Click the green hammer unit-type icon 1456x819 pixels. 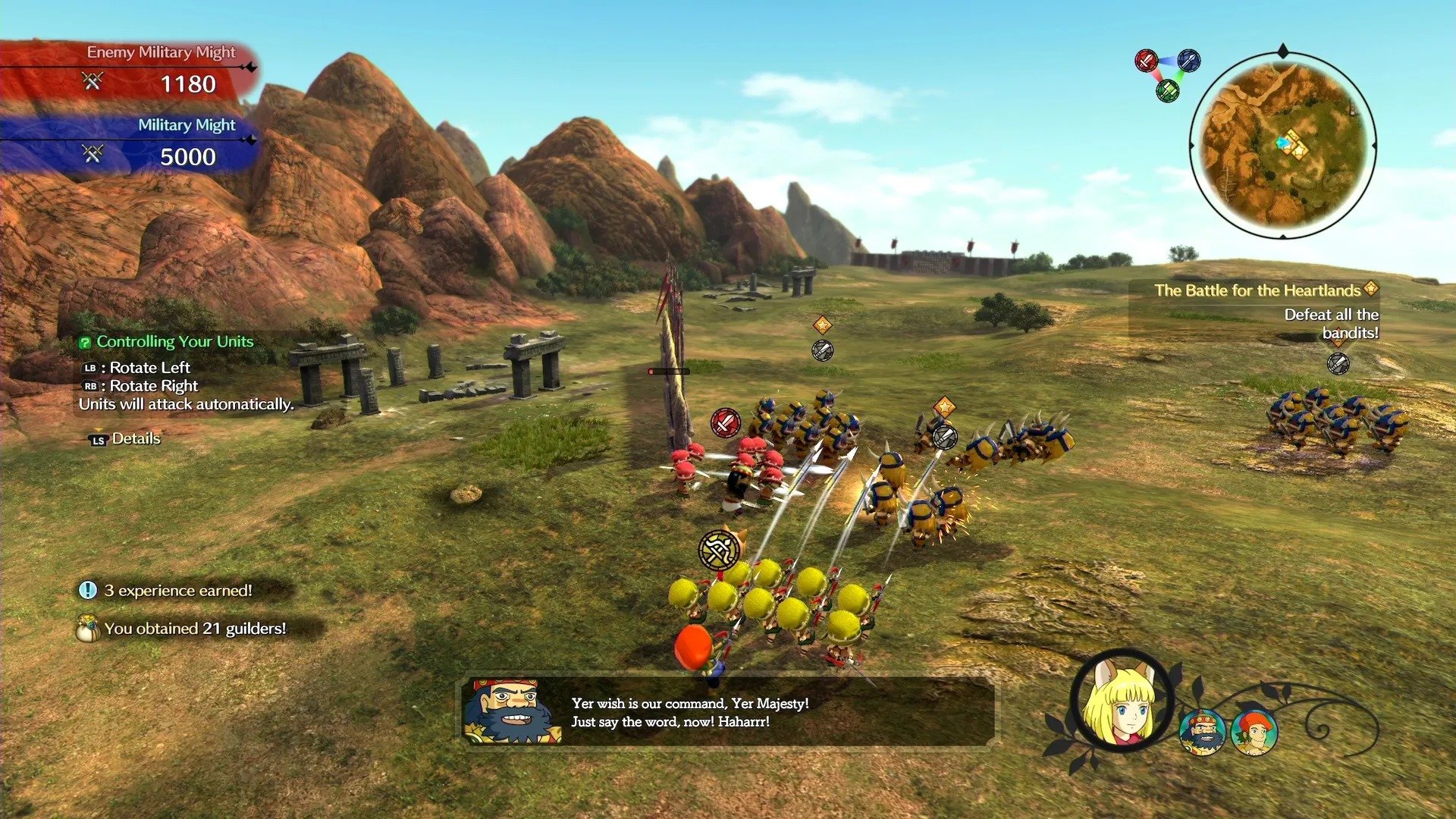[1168, 91]
